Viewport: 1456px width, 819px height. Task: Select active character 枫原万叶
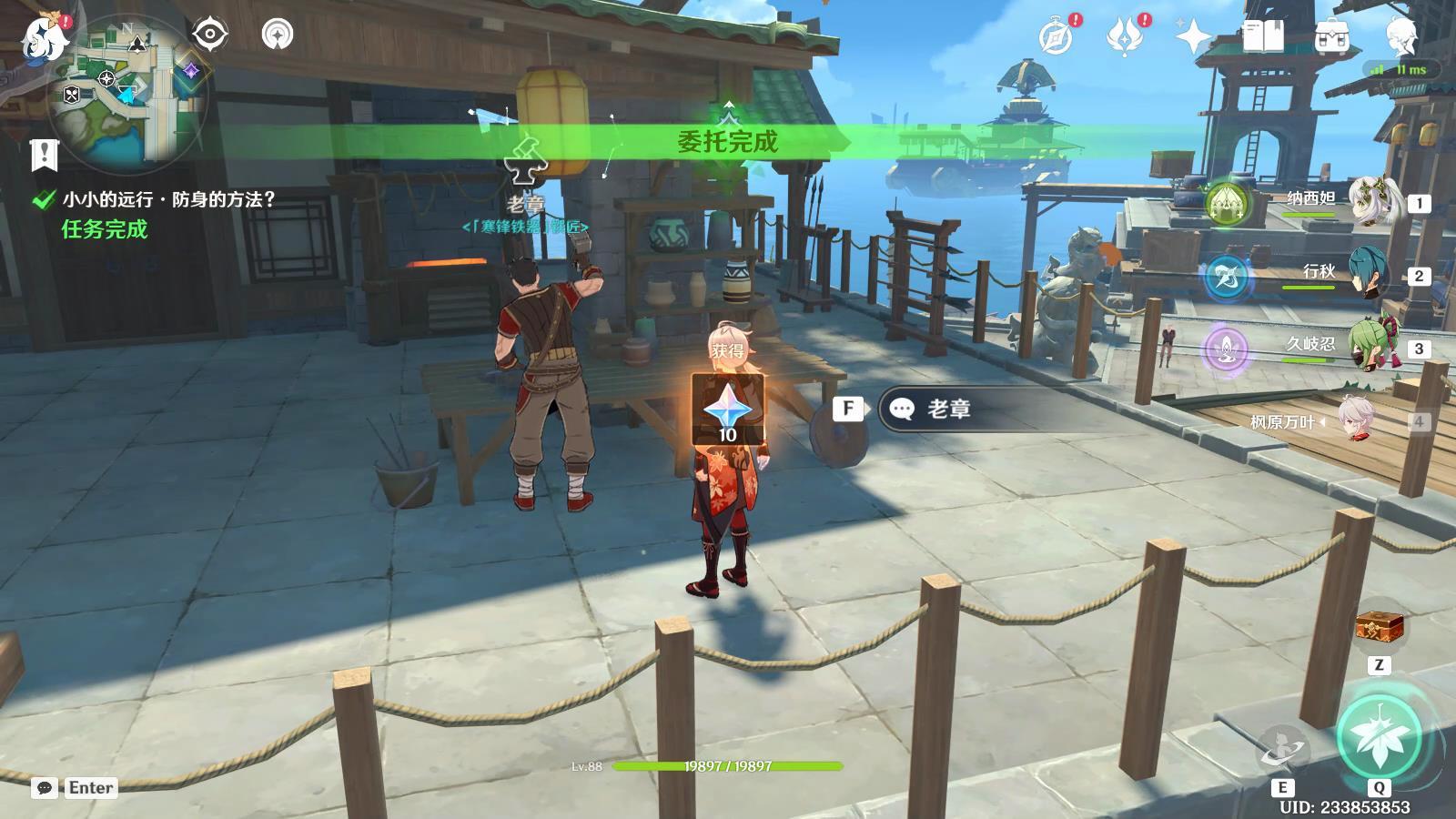[1356, 421]
